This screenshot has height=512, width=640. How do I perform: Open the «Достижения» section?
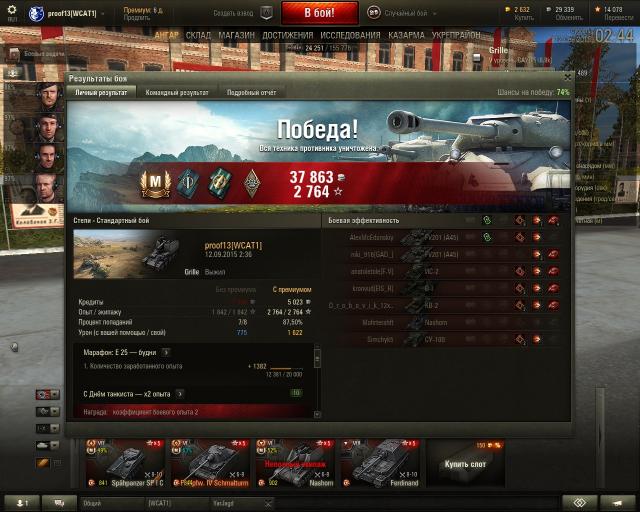[x=288, y=34]
